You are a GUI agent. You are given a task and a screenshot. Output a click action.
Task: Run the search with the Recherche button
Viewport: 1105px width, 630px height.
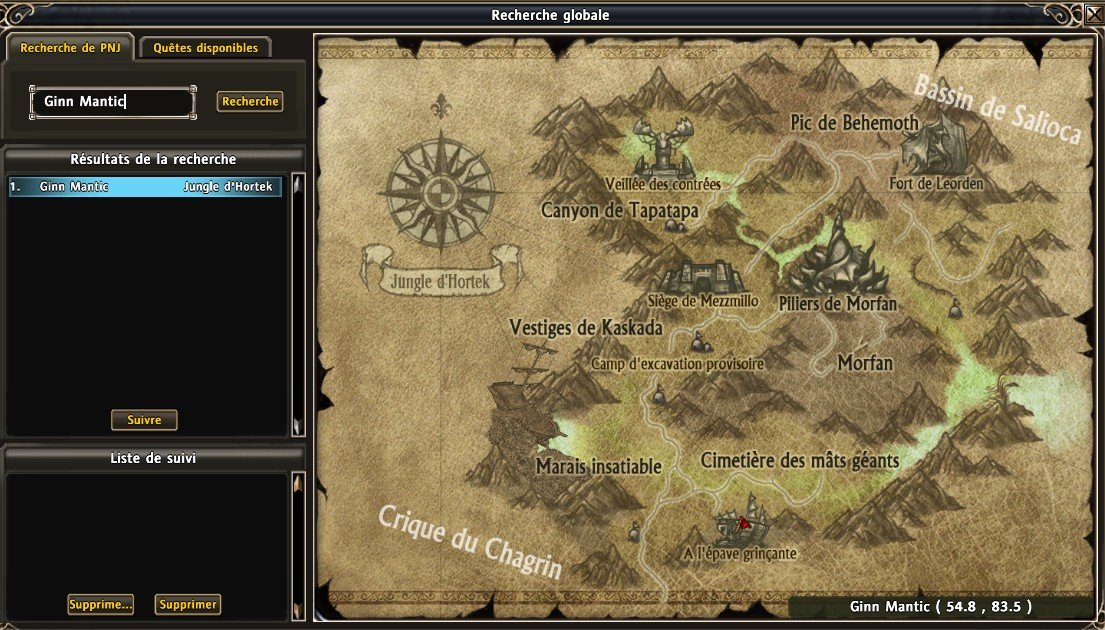tap(250, 101)
